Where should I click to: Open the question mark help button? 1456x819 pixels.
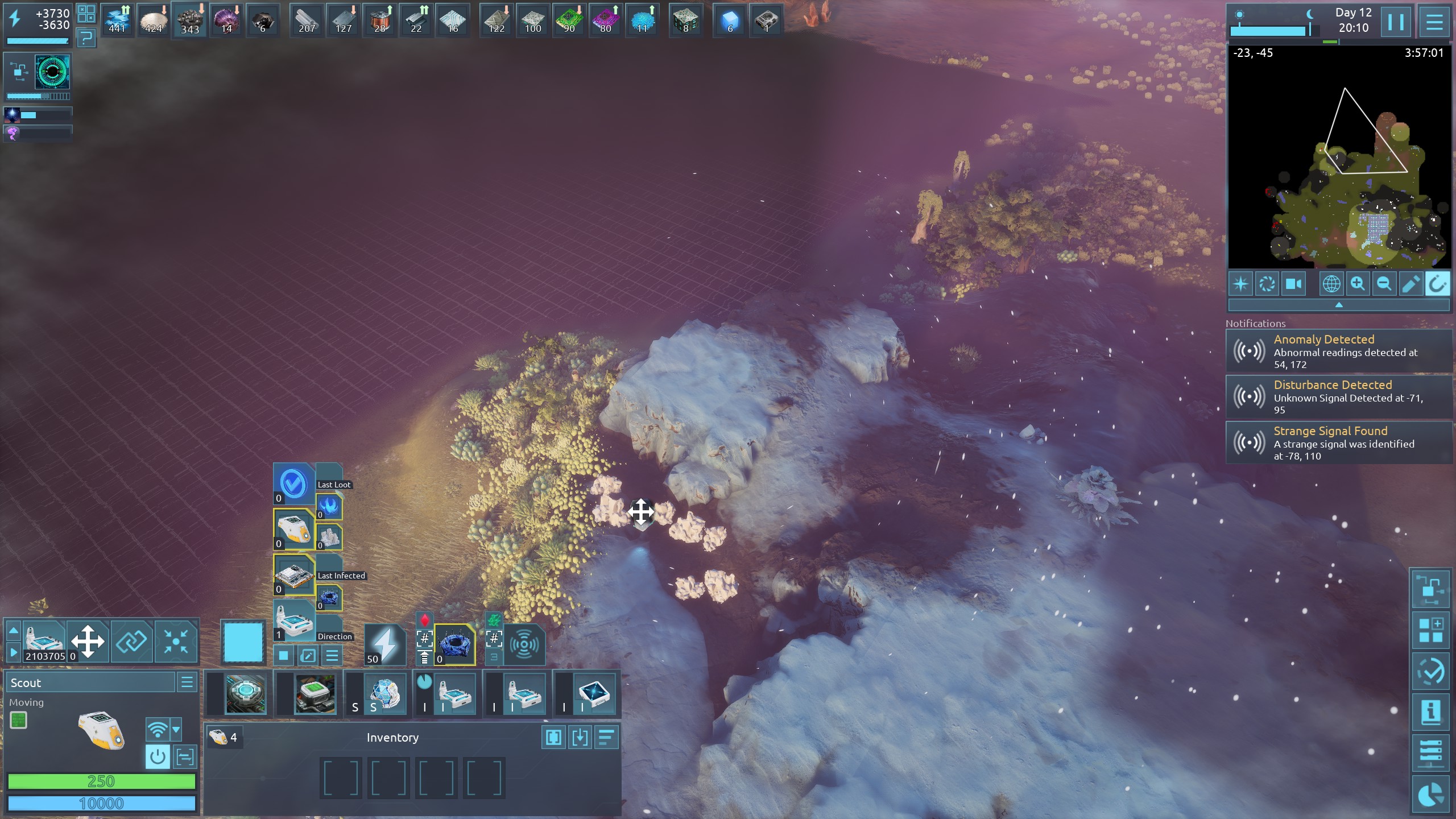point(86,39)
